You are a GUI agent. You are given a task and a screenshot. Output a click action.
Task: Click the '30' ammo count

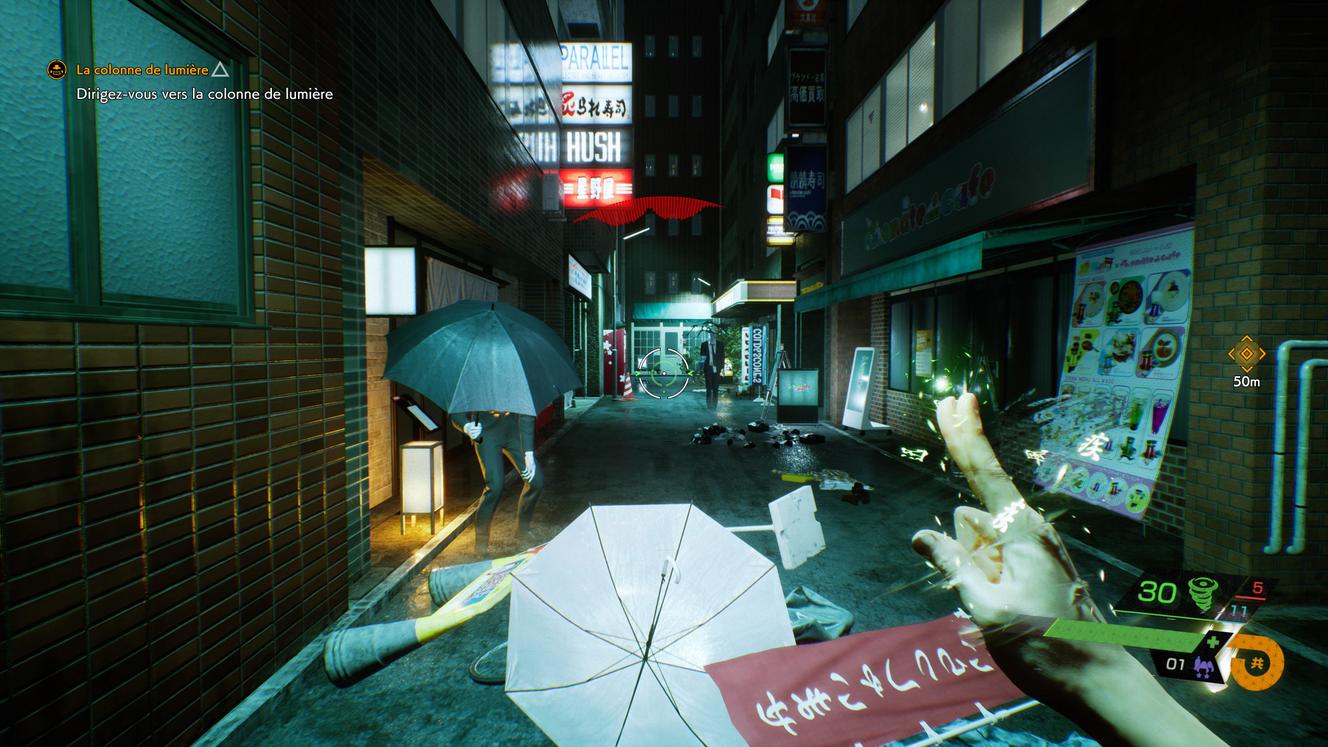tap(1156, 591)
